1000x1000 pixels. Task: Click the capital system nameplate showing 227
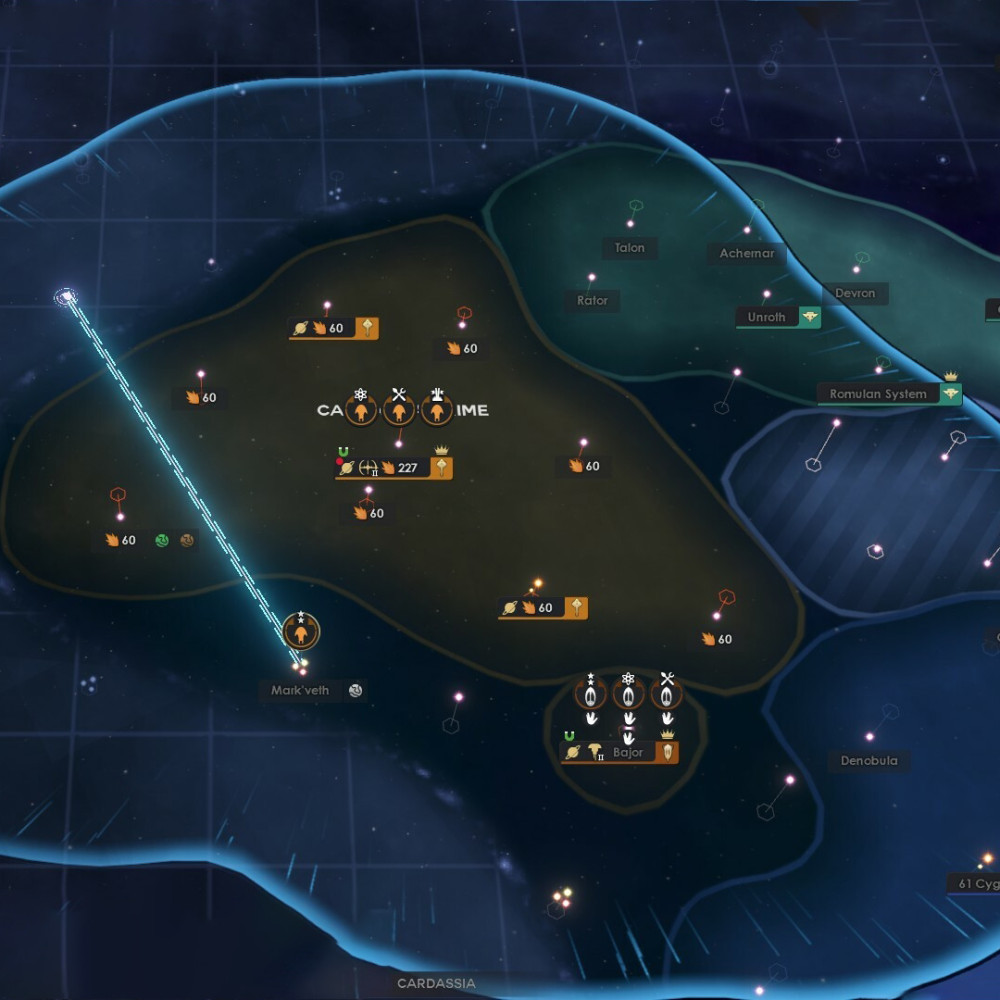394,467
